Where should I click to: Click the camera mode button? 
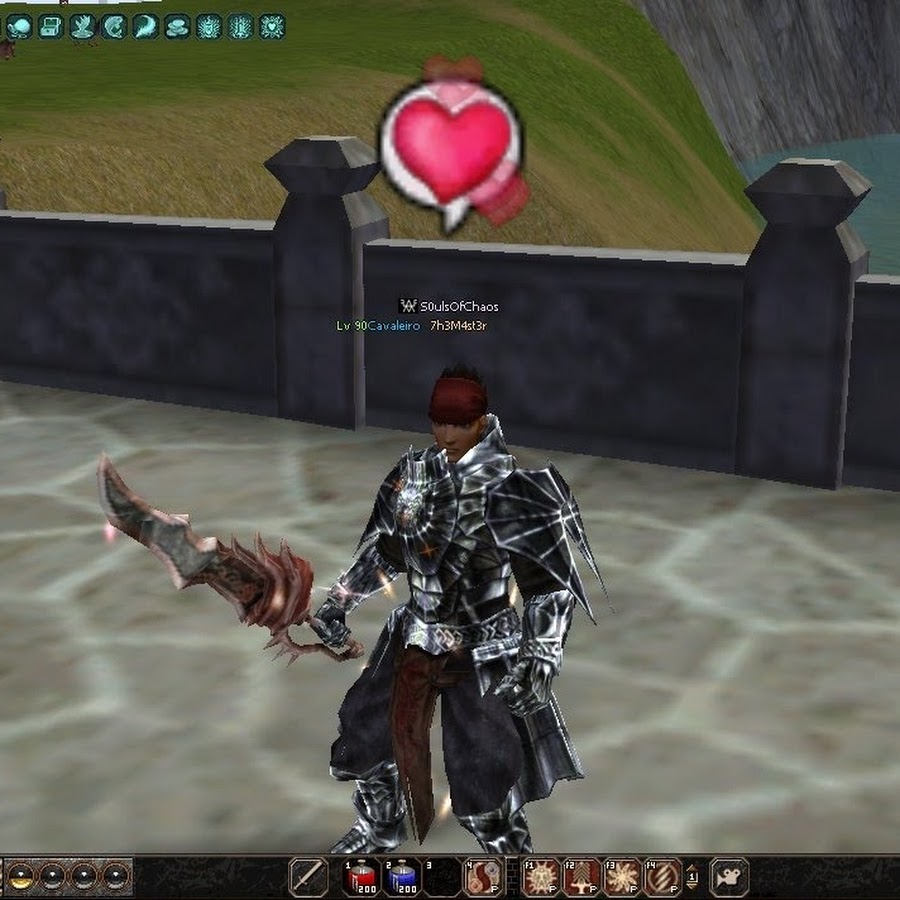point(729,877)
